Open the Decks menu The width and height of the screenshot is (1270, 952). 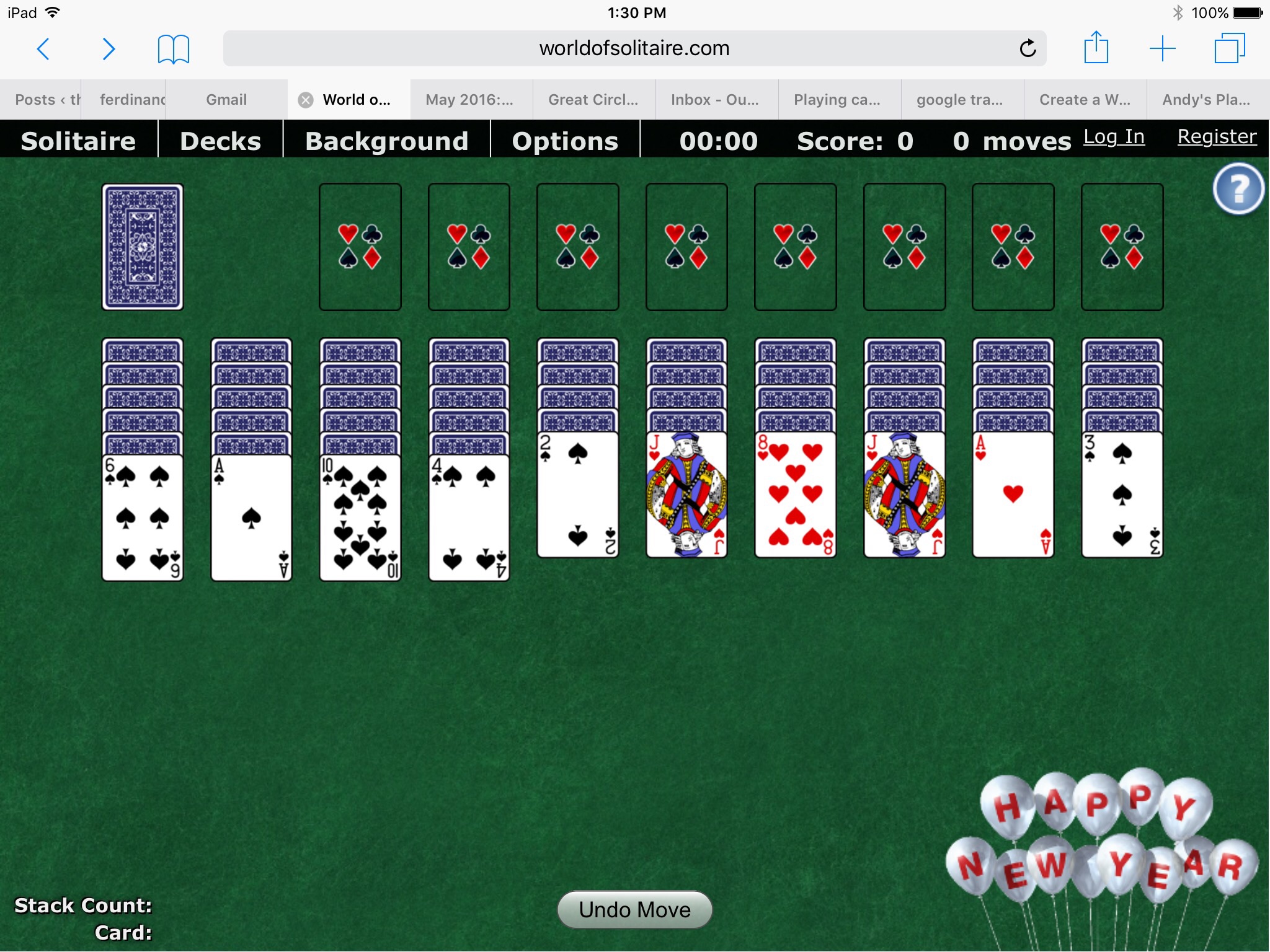[220, 141]
